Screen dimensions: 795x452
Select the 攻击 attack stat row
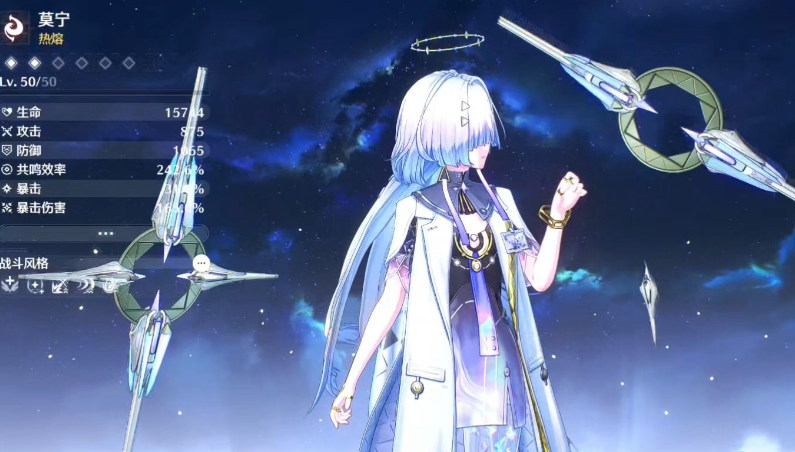coord(104,131)
